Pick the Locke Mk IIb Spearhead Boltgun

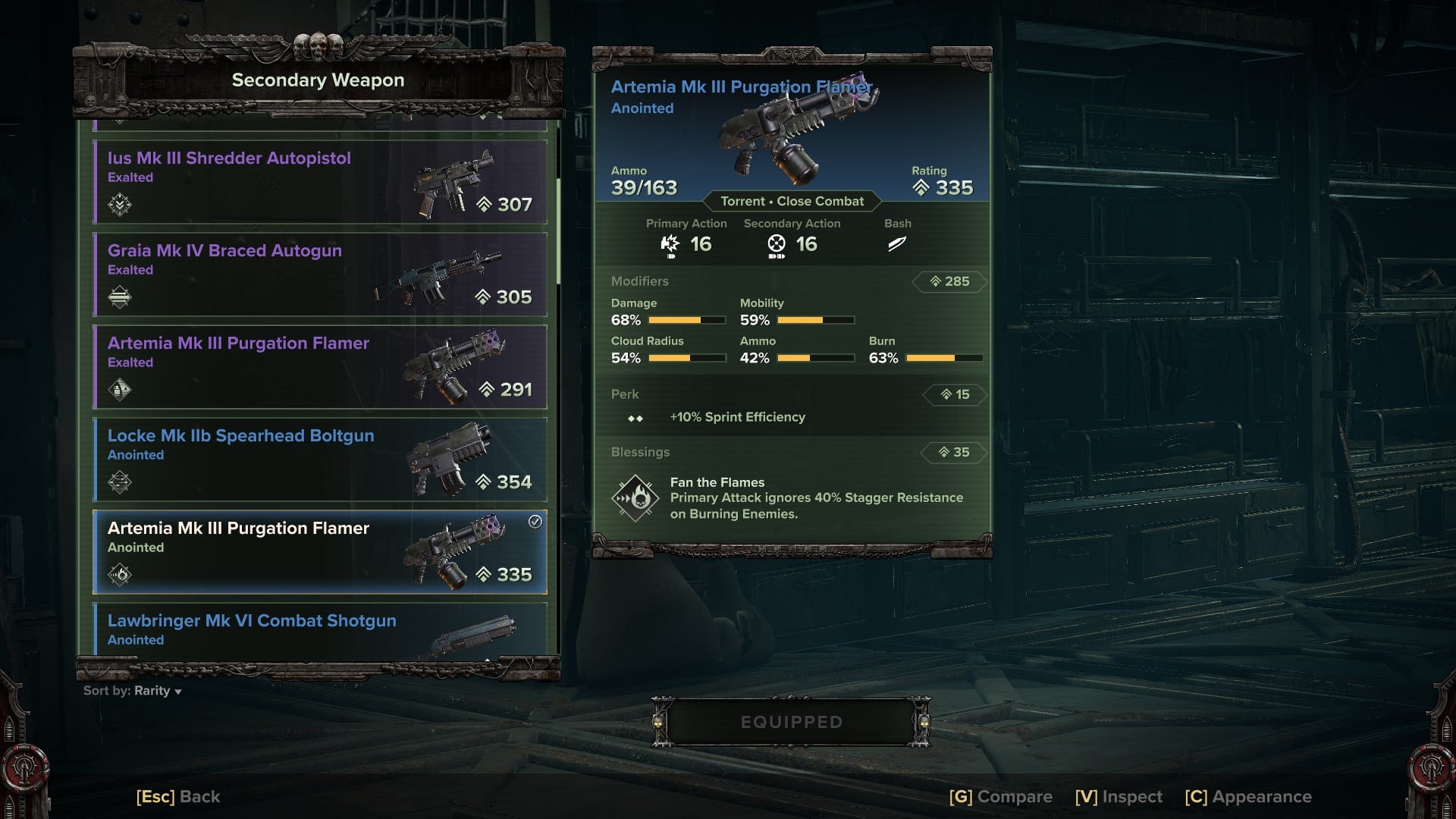tap(319, 460)
